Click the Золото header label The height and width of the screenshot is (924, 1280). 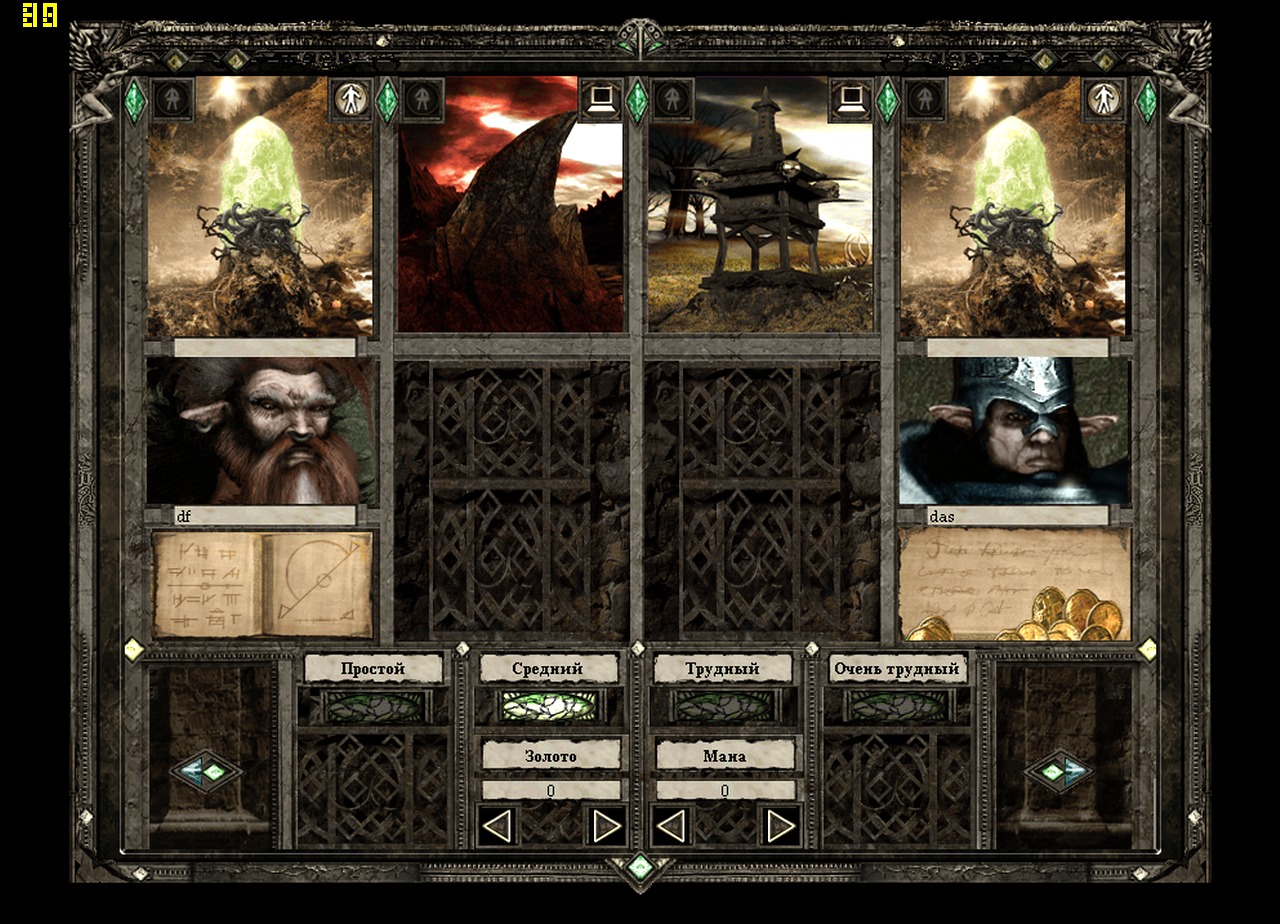[x=549, y=756]
